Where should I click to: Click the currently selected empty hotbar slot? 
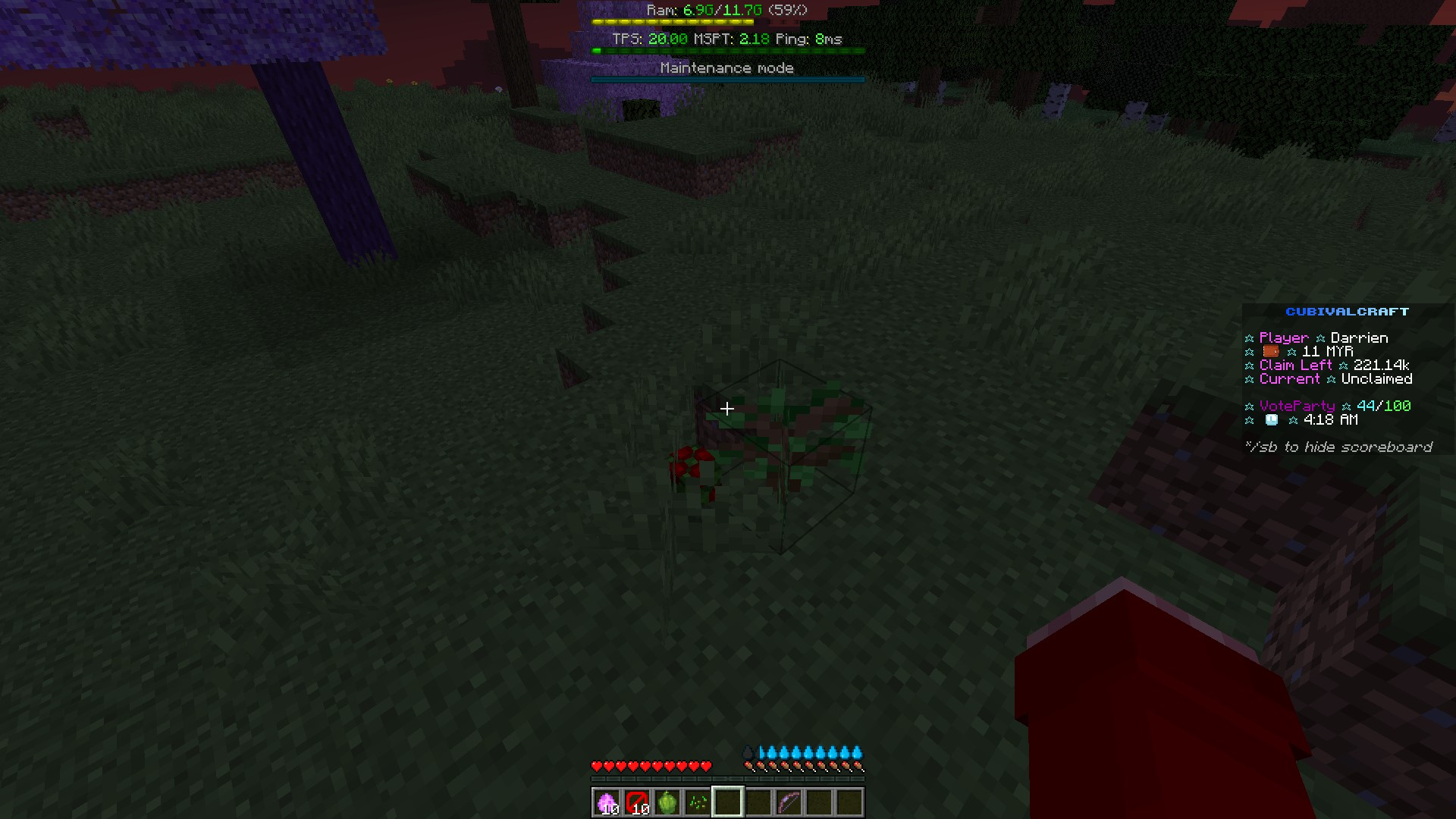point(727,802)
